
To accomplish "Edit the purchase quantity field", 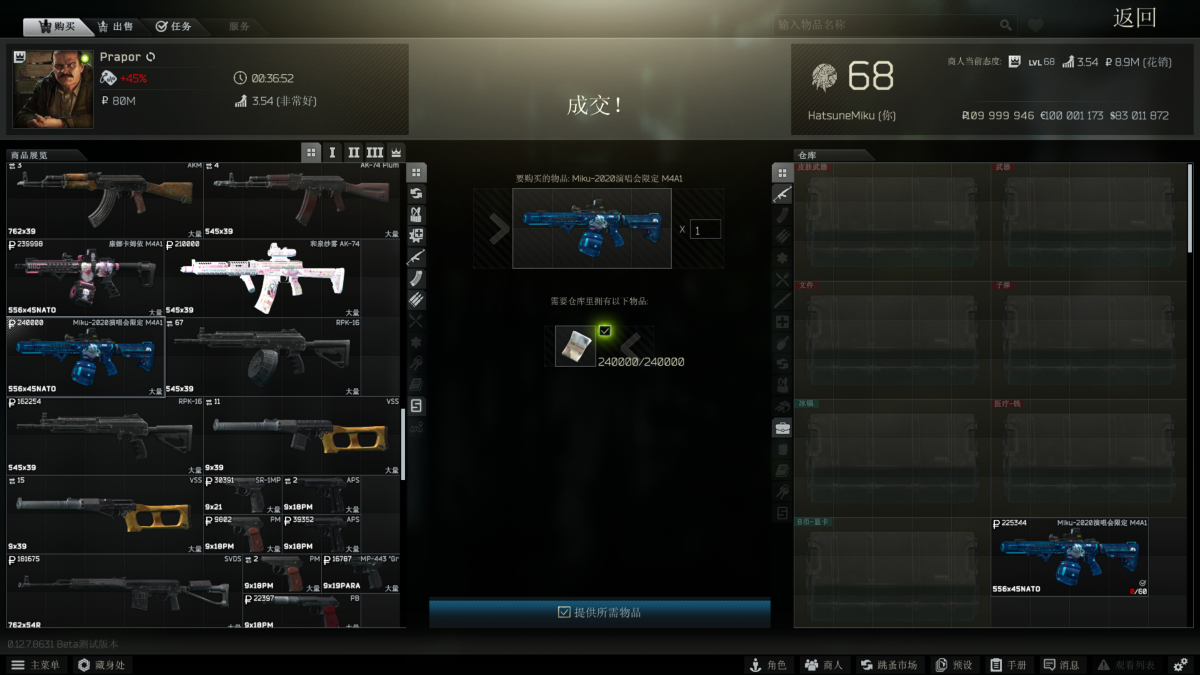I will click(x=705, y=230).
